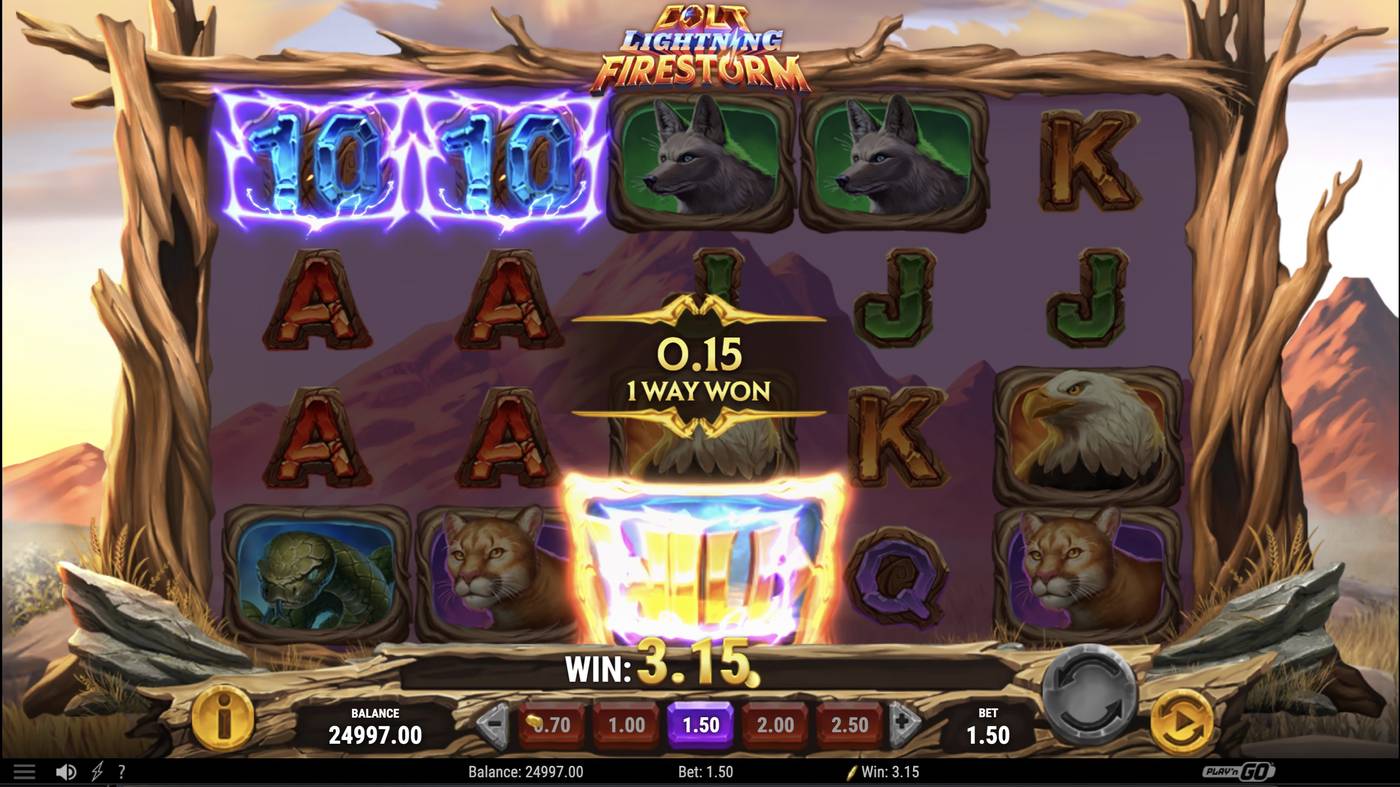1400x787 pixels.
Task: Select the 0.70 bet chip
Action: [549, 725]
